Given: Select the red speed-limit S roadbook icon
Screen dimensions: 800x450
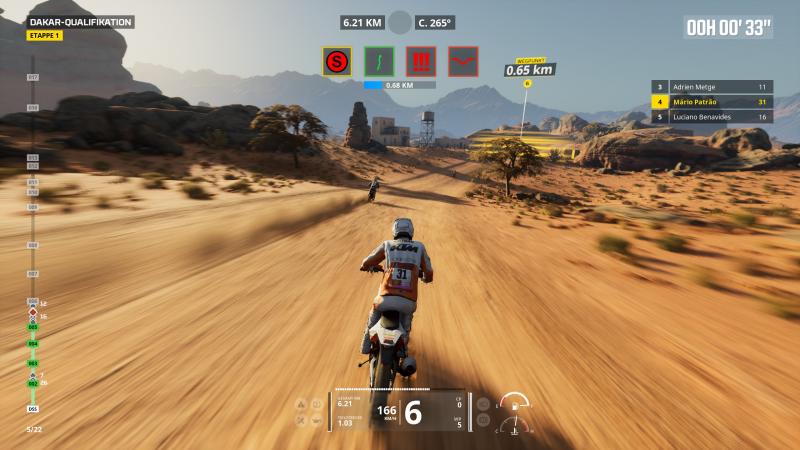Looking at the screenshot, I should [337, 61].
